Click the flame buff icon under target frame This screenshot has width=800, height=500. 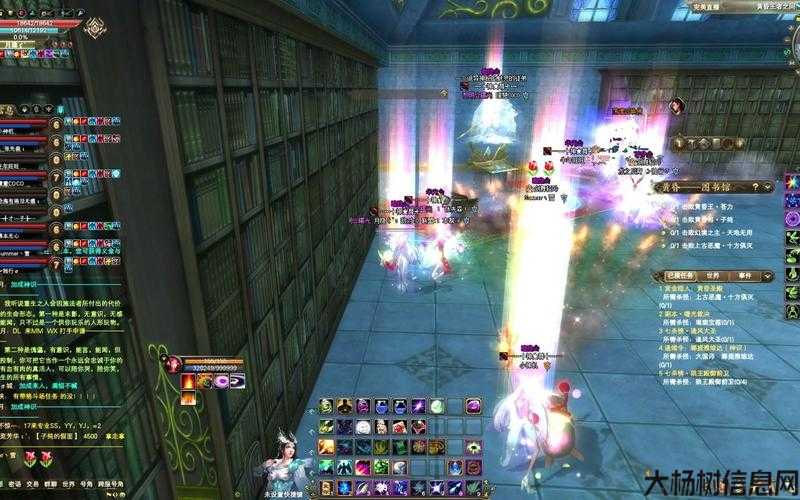(188, 381)
